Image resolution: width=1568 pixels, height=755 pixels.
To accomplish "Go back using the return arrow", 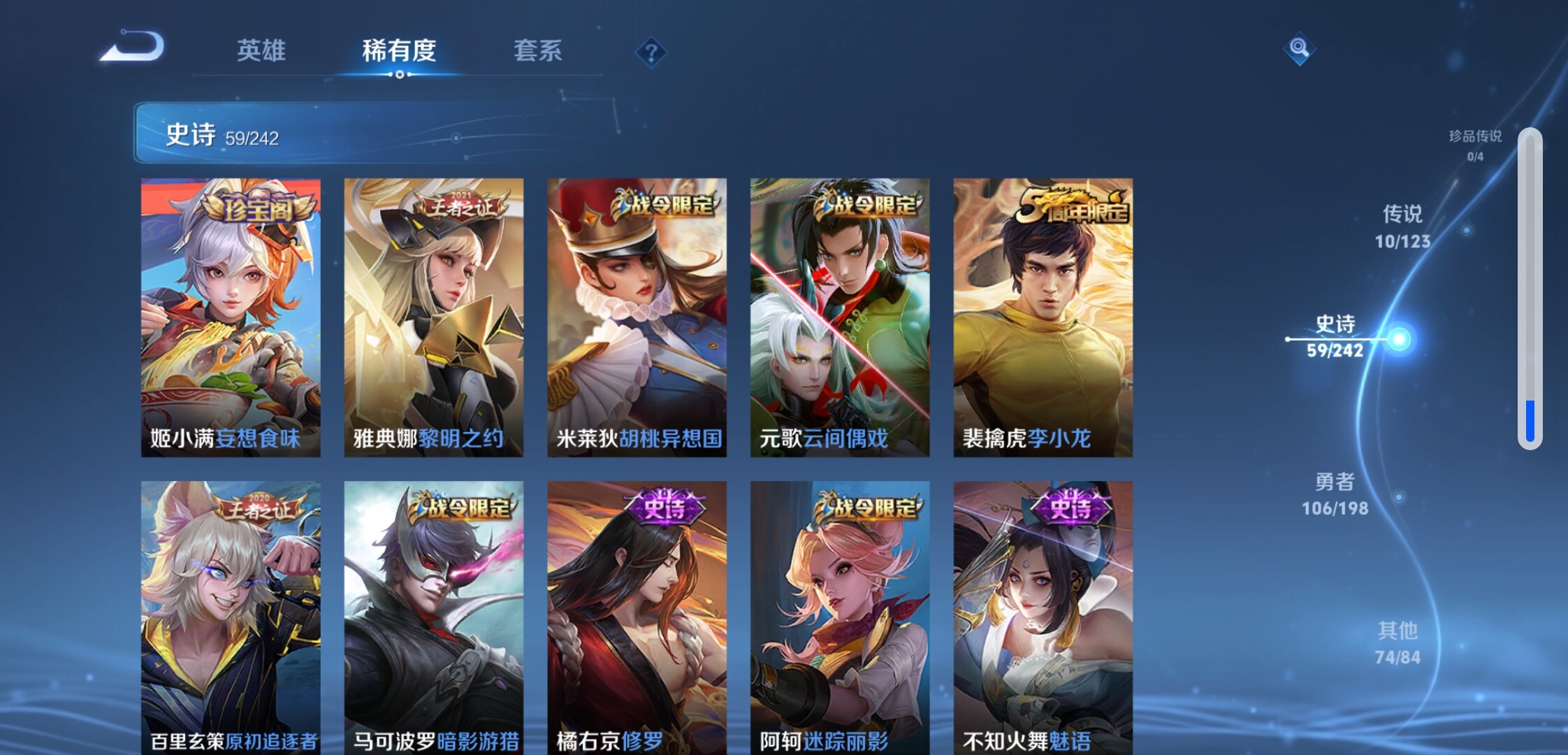I will (132, 48).
